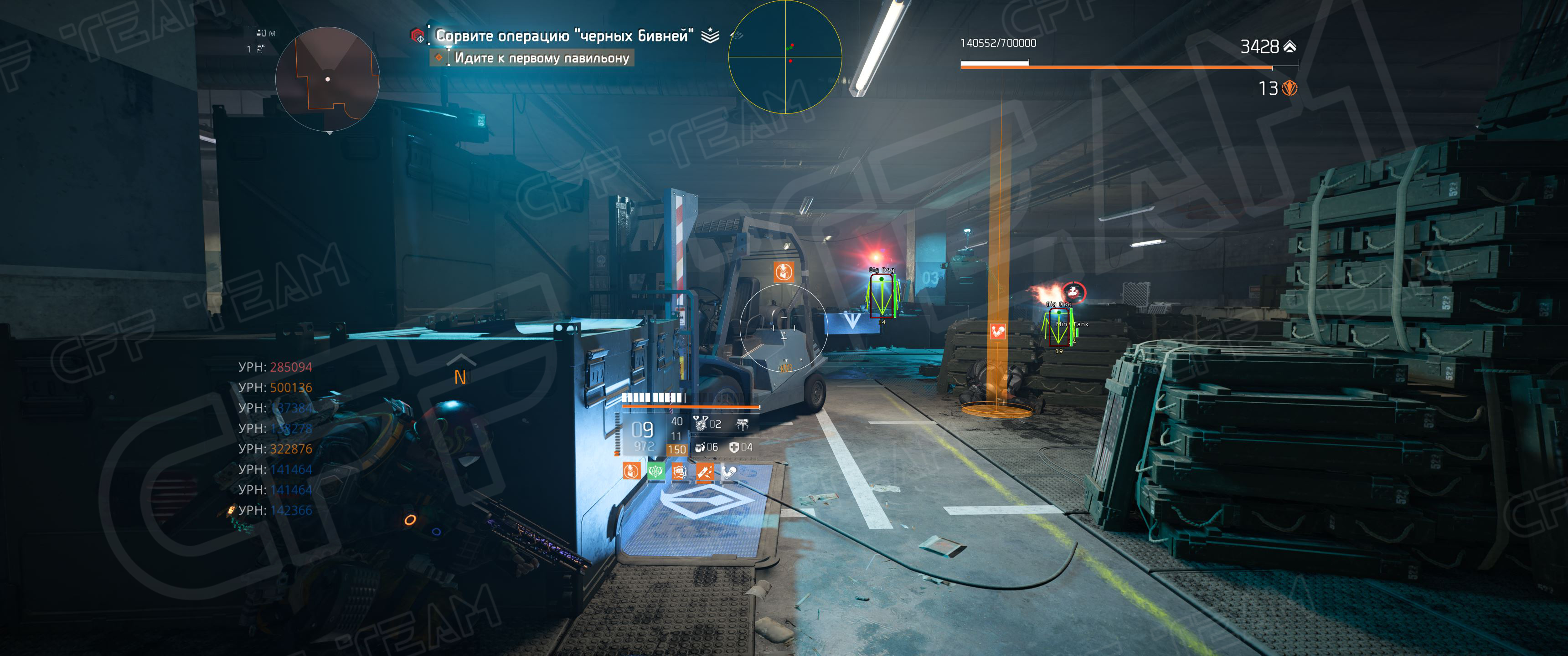Screen dimensions: 1568x656
Task: Activate the turret skill icon
Action: pyautogui.click(x=743, y=424)
